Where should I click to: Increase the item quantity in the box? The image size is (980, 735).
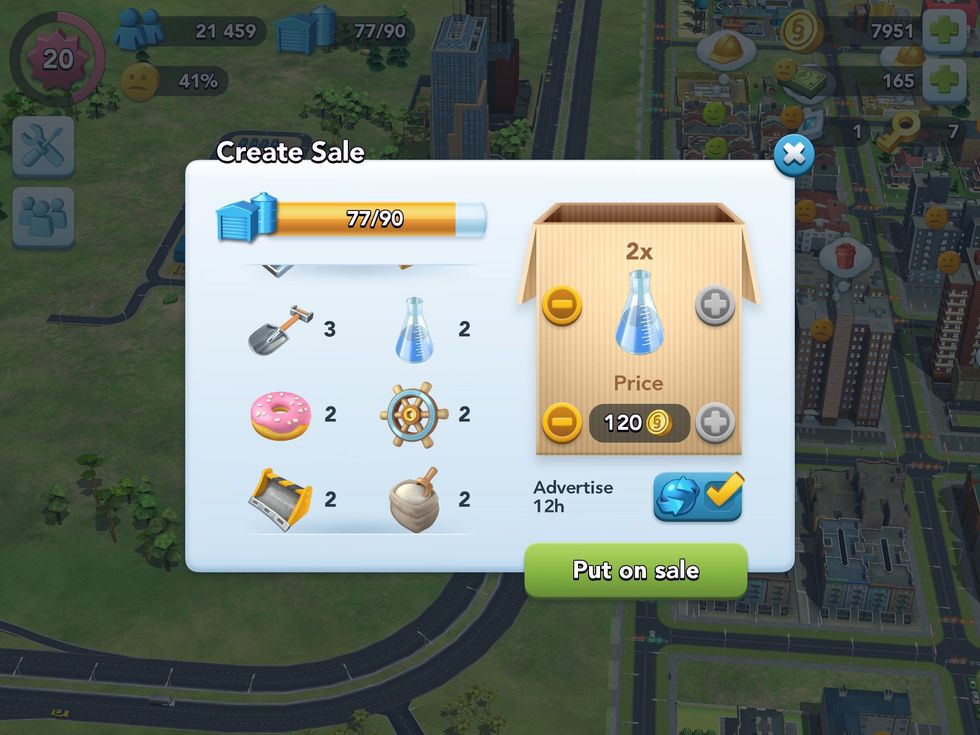(715, 305)
